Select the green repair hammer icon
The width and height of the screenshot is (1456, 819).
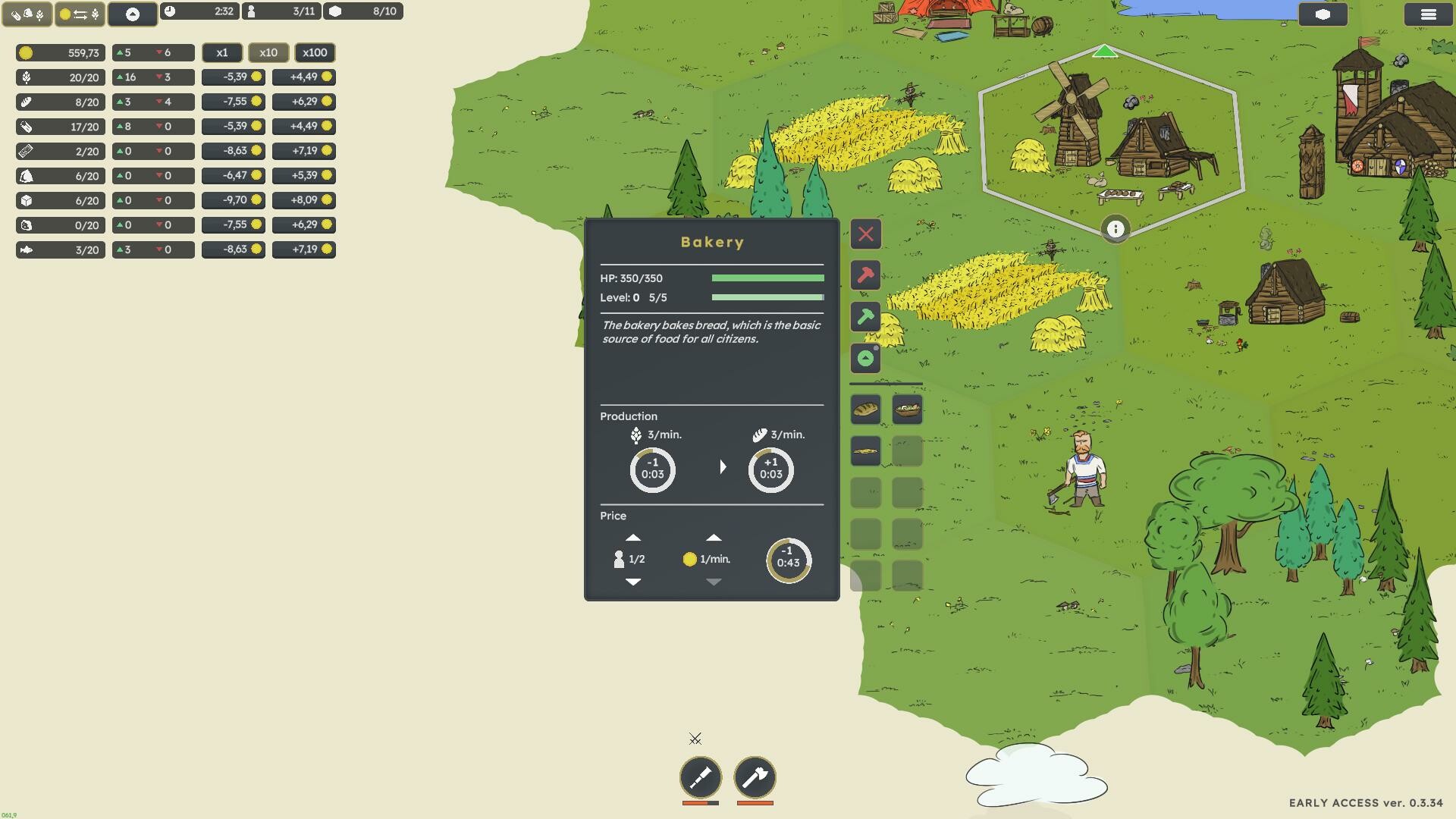point(866,317)
